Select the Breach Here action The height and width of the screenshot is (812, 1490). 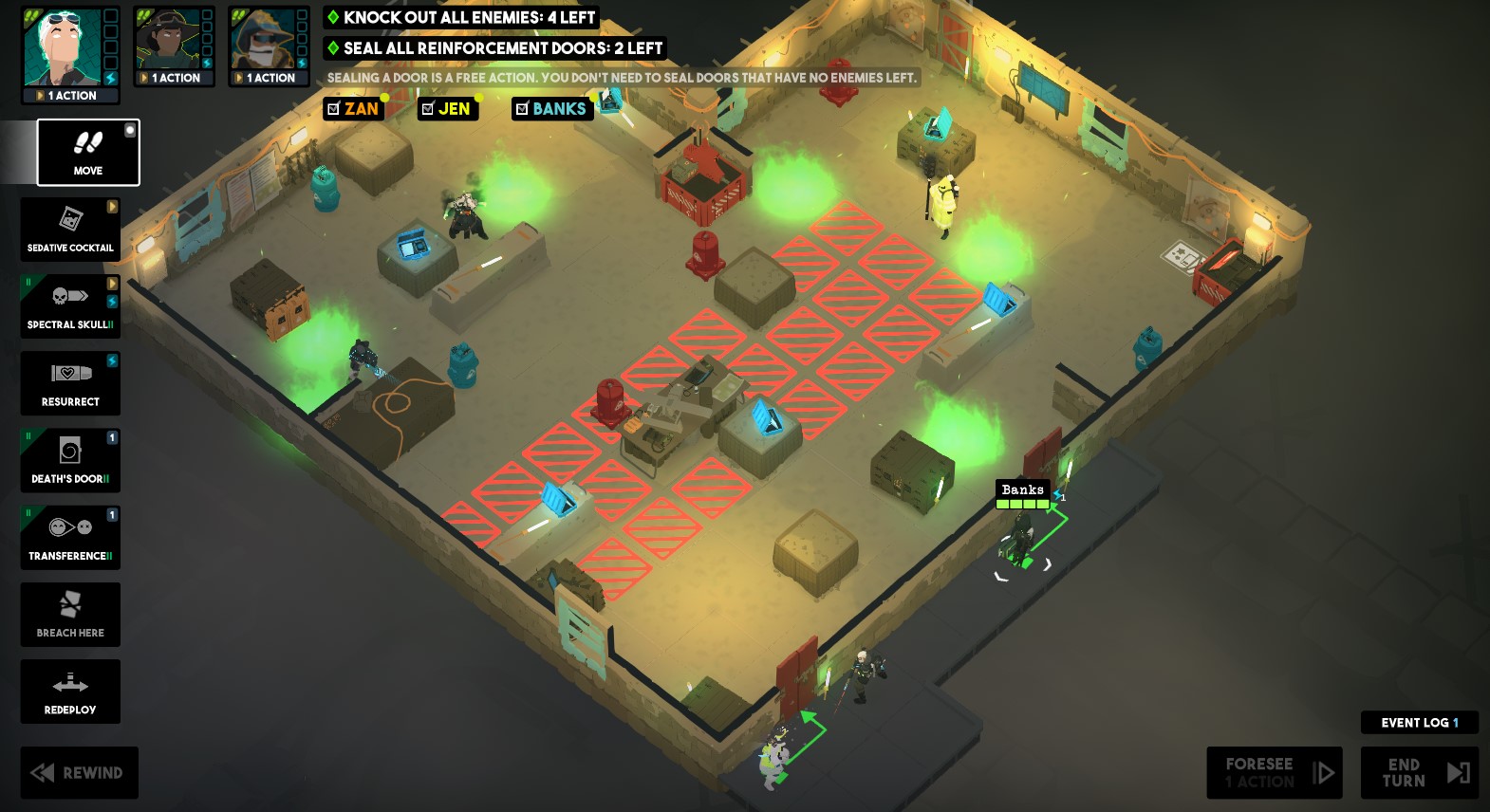coord(70,614)
